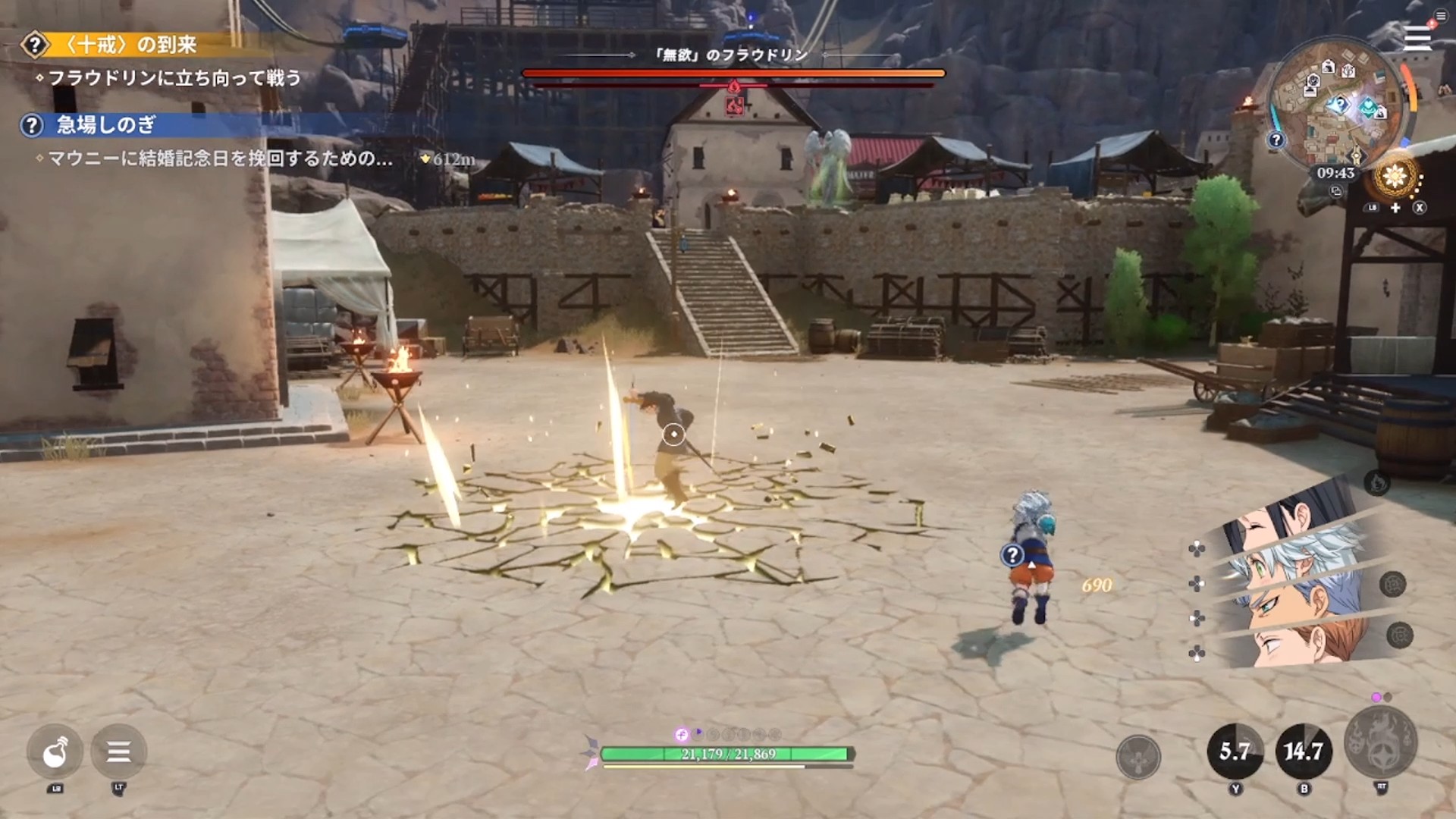Open the three-bar quick menu beside the potion
The image size is (1456, 819).
click(x=118, y=752)
